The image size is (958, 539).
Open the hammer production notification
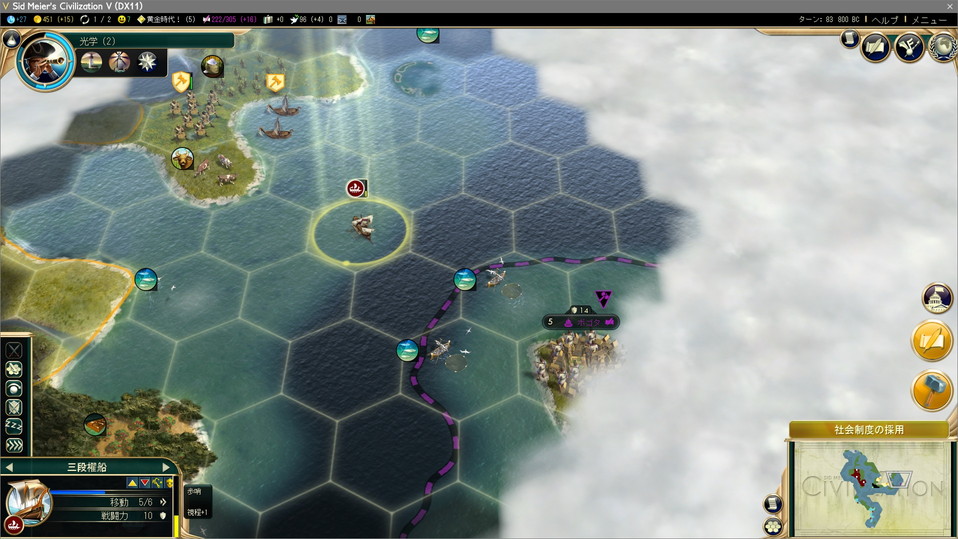932,391
